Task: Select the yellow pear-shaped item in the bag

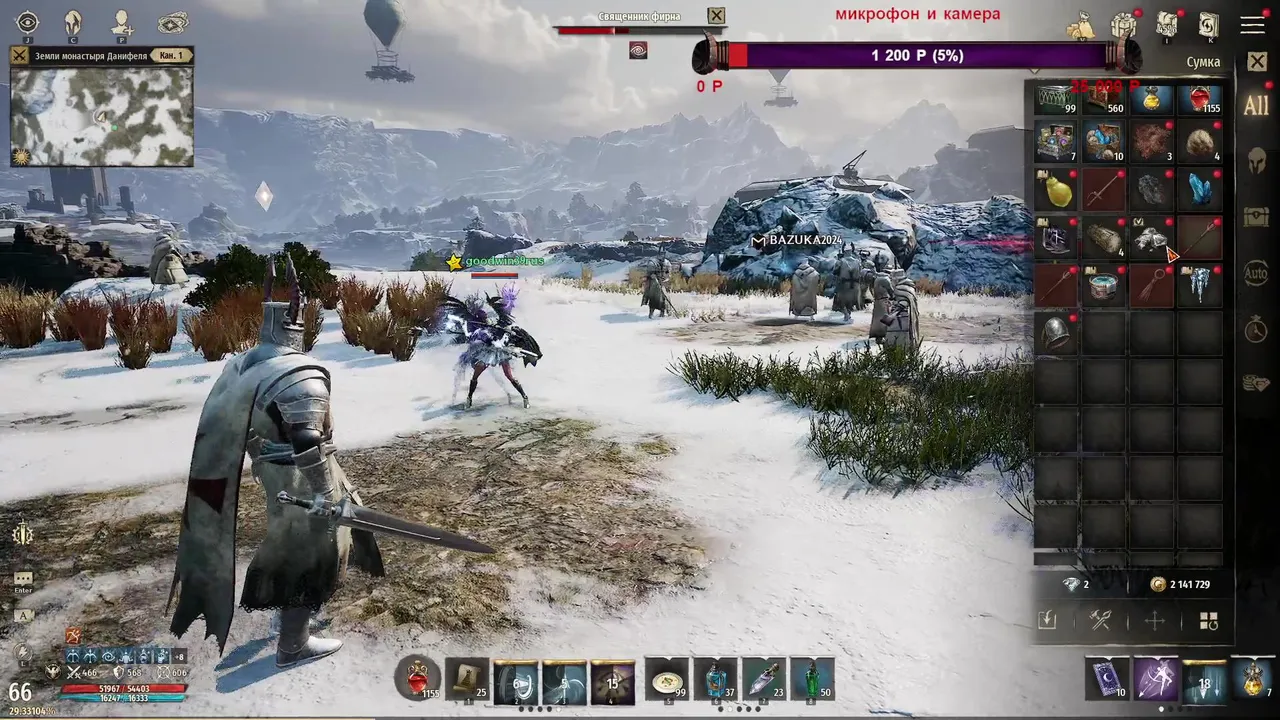Action: coord(1056,188)
